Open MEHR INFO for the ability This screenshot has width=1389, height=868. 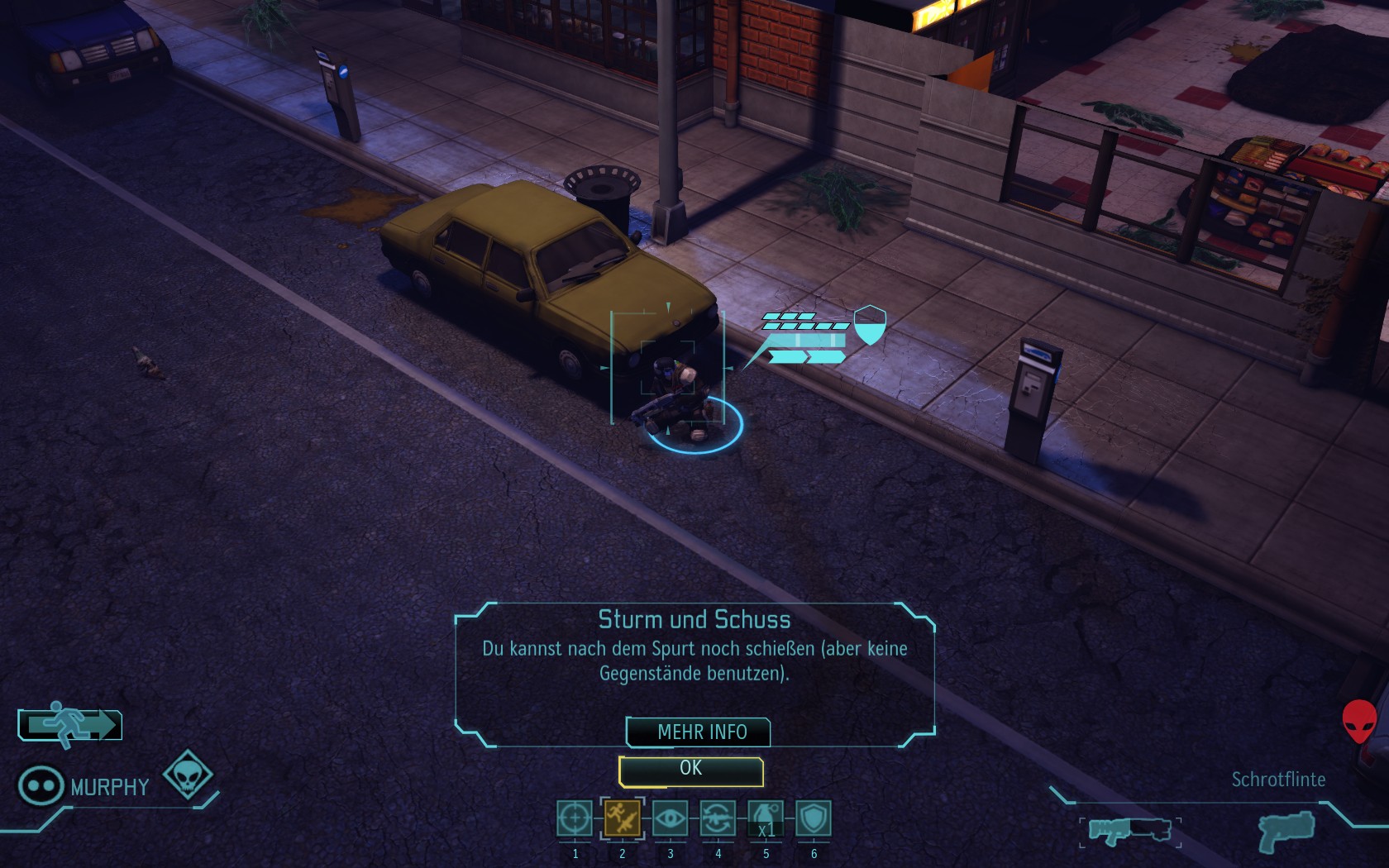[x=700, y=732]
